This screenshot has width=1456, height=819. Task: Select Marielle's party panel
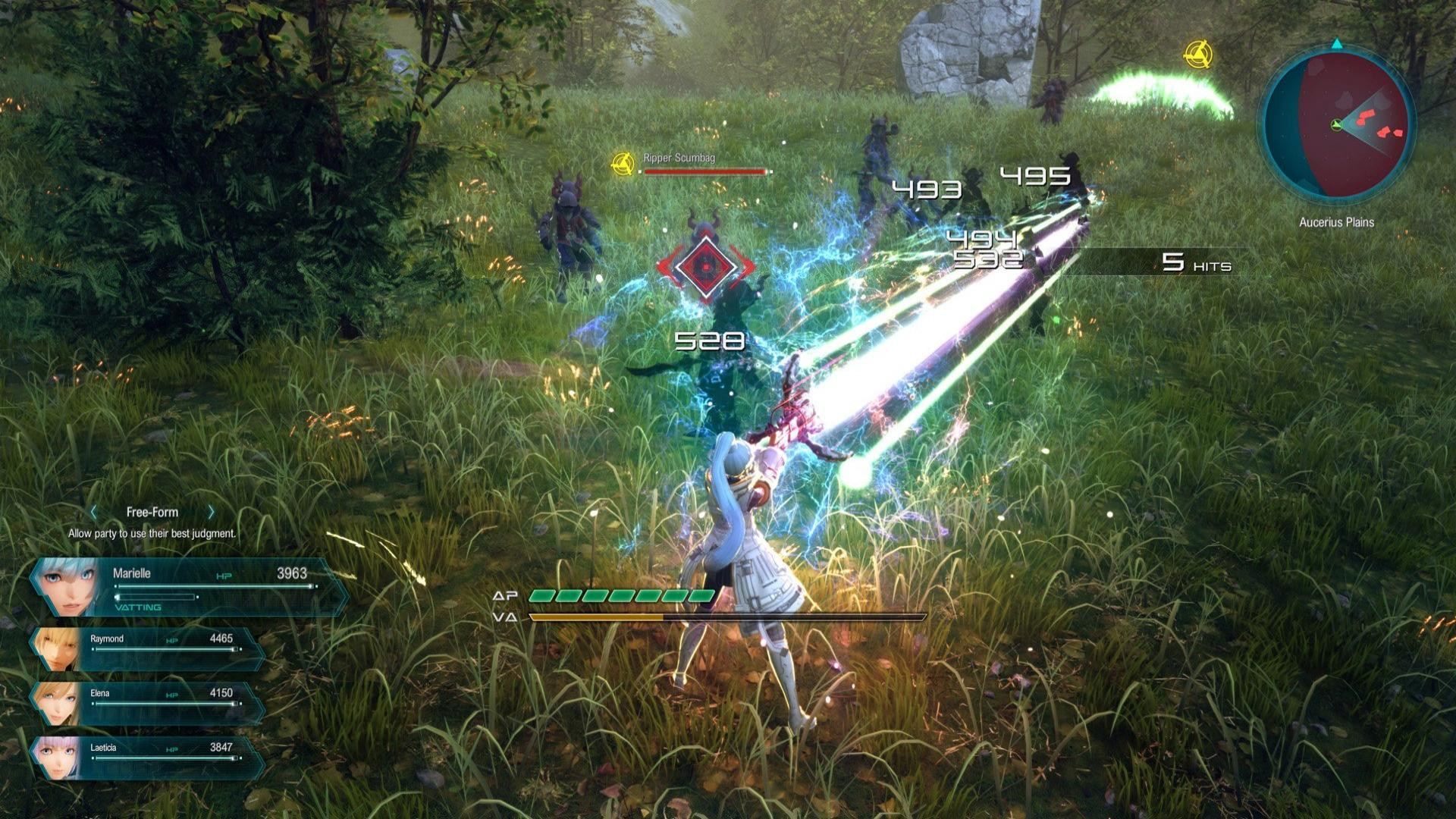tap(190, 587)
